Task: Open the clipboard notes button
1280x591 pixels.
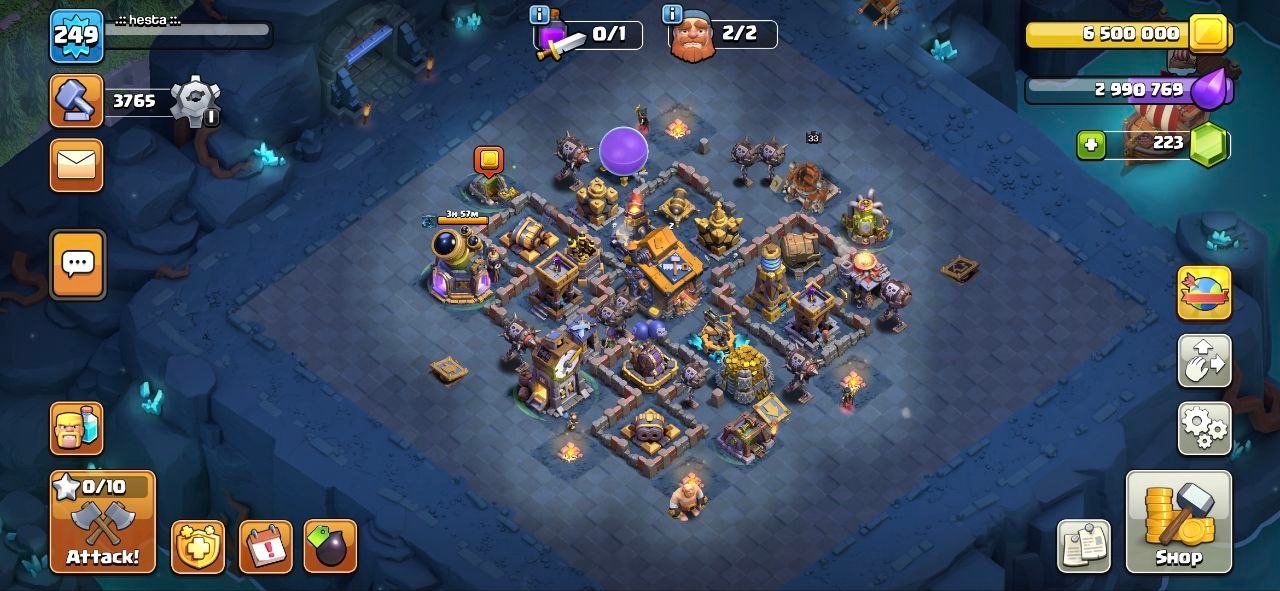Action: click(1084, 546)
